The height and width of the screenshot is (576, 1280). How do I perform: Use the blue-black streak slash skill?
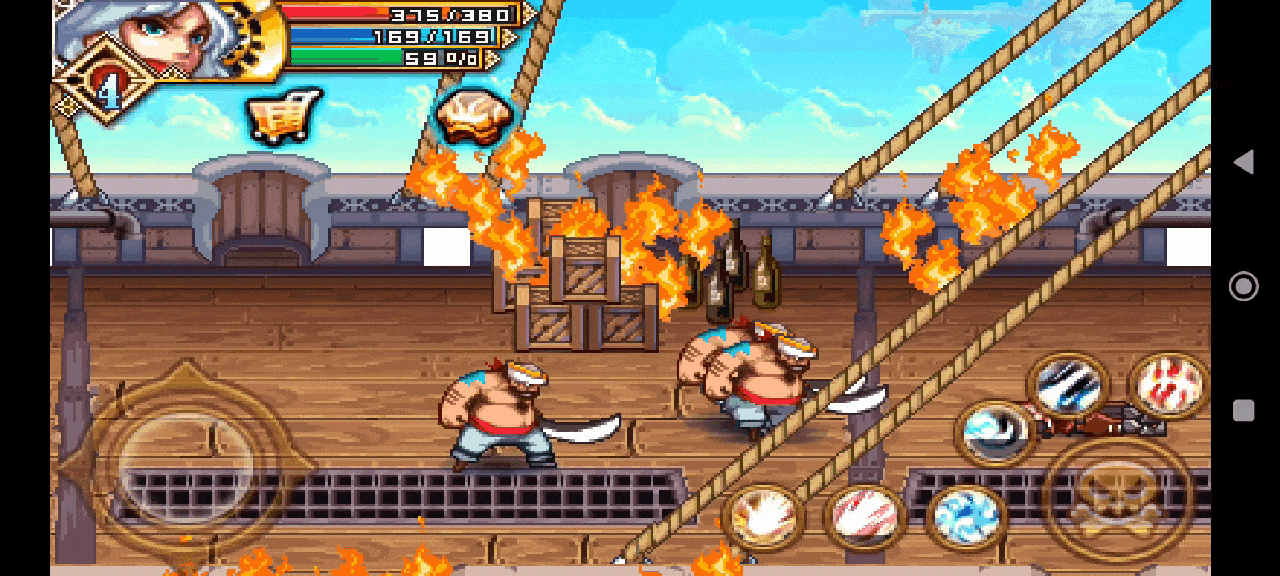tap(1068, 386)
